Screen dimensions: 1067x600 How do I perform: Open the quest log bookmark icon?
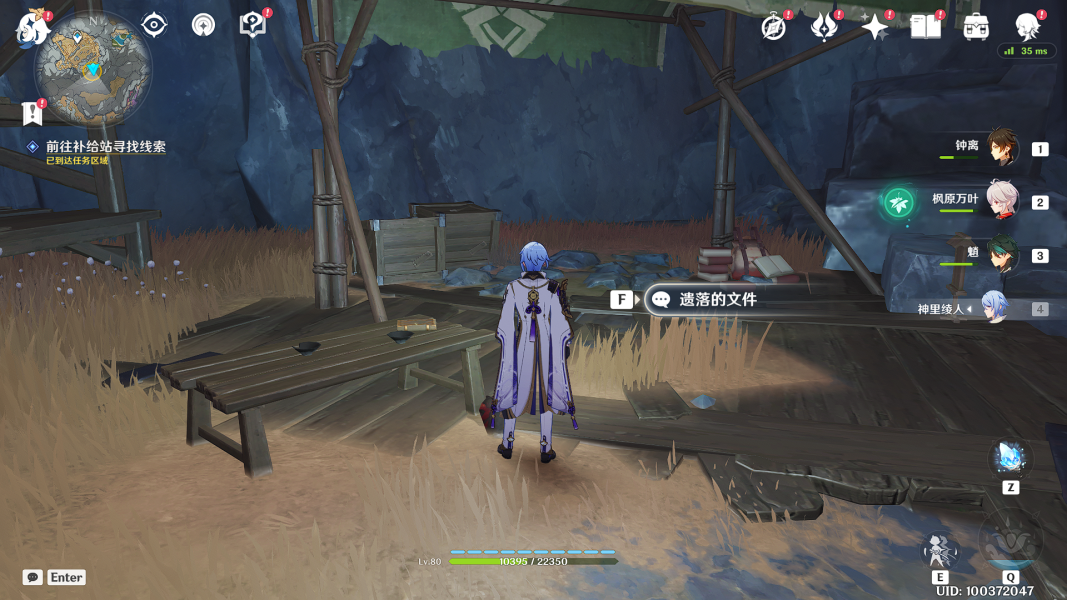pyautogui.click(x=32, y=113)
